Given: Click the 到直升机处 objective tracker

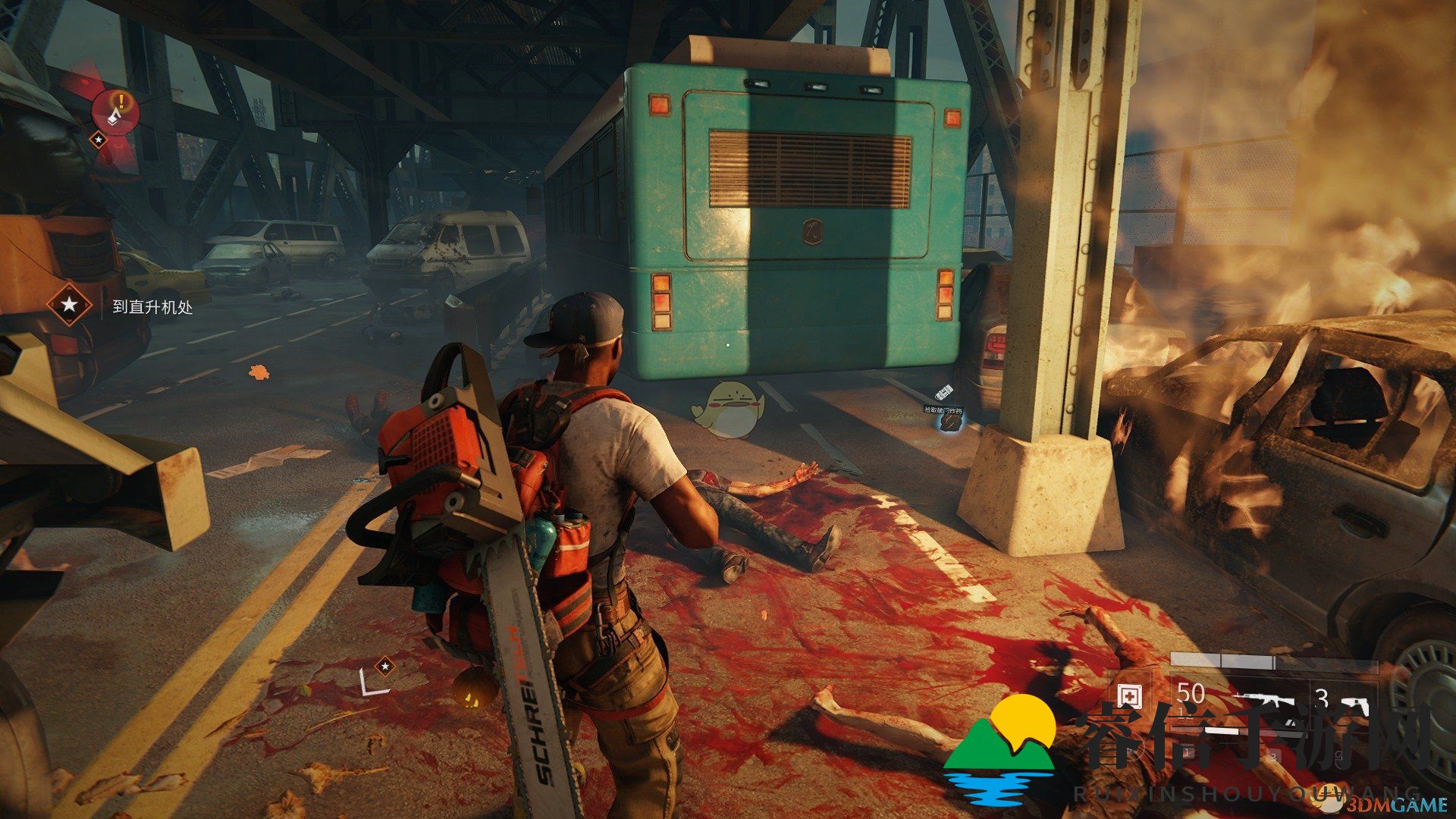Looking at the screenshot, I should [x=152, y=306].
